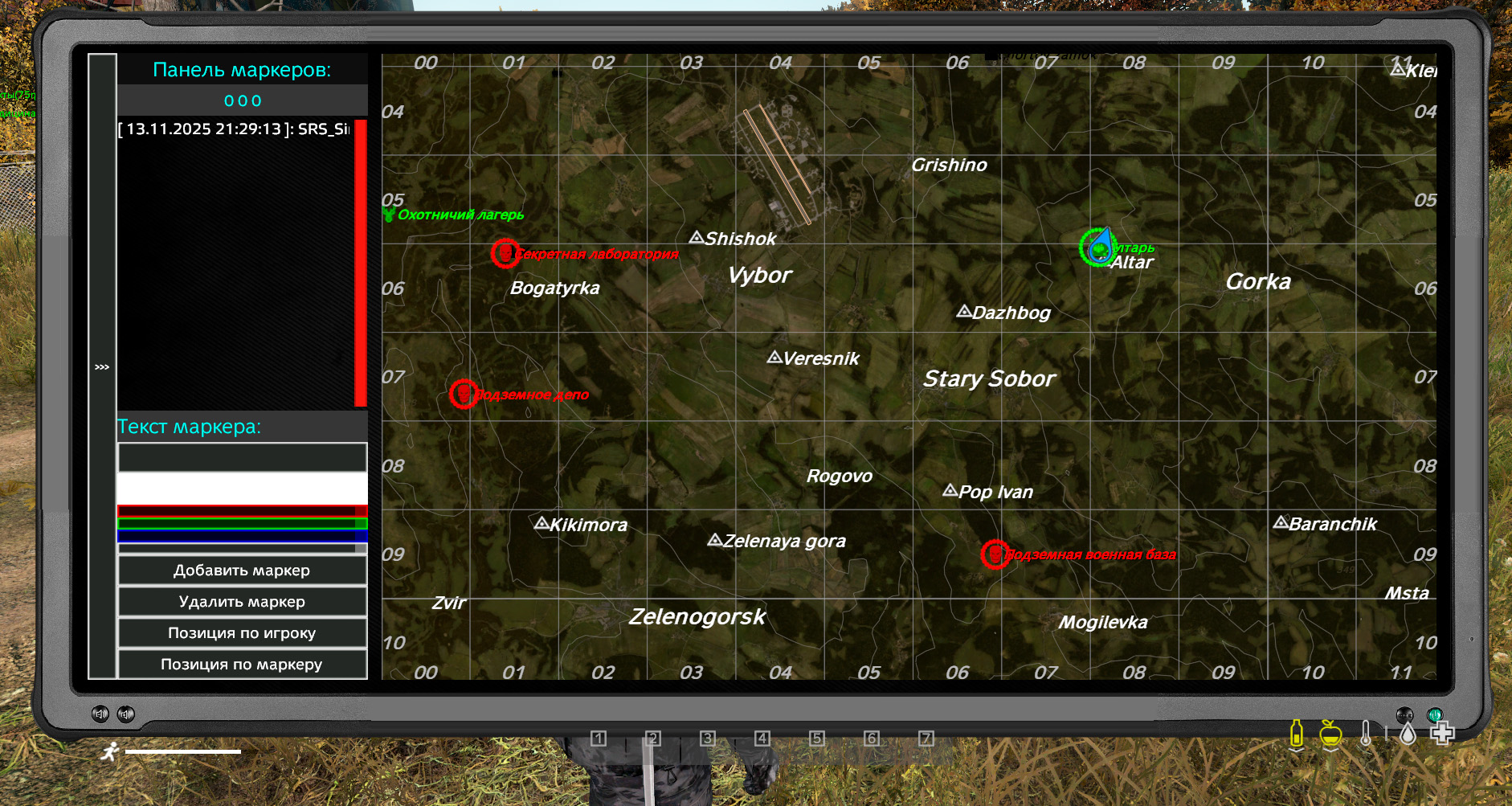Click Позиция по игроку

242,632
